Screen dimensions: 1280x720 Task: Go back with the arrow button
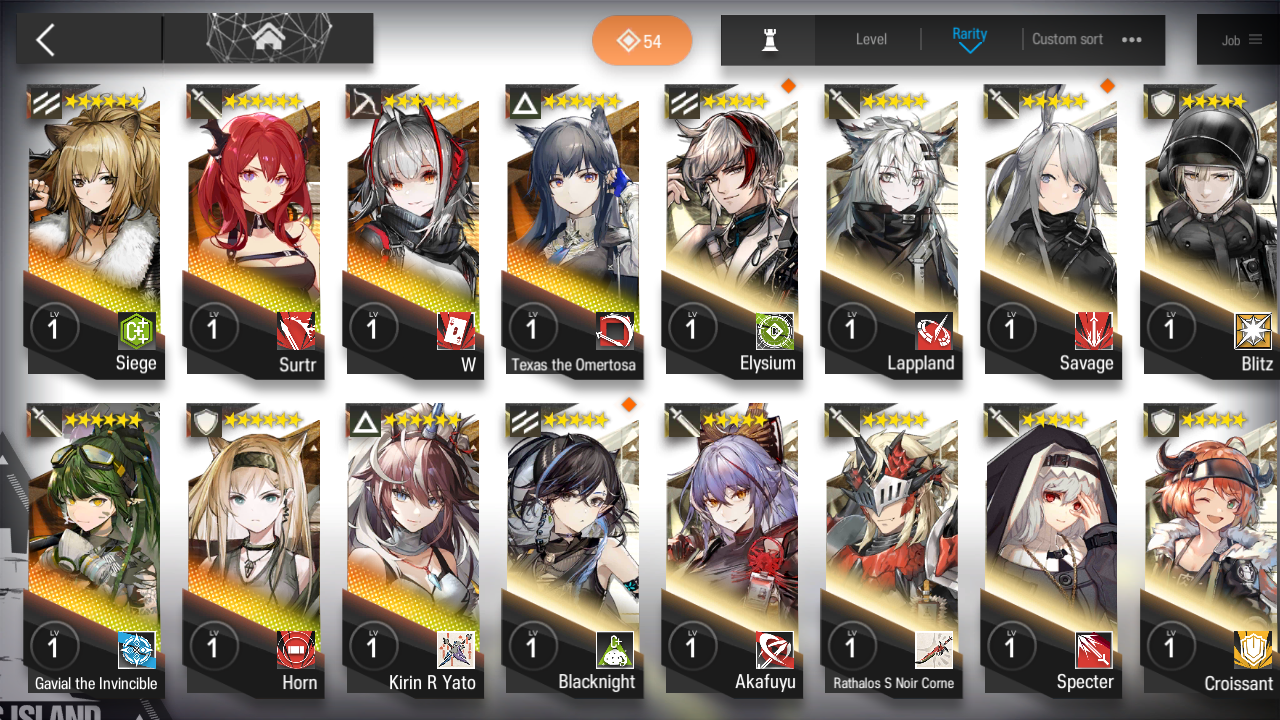click(x=46, y=40)
